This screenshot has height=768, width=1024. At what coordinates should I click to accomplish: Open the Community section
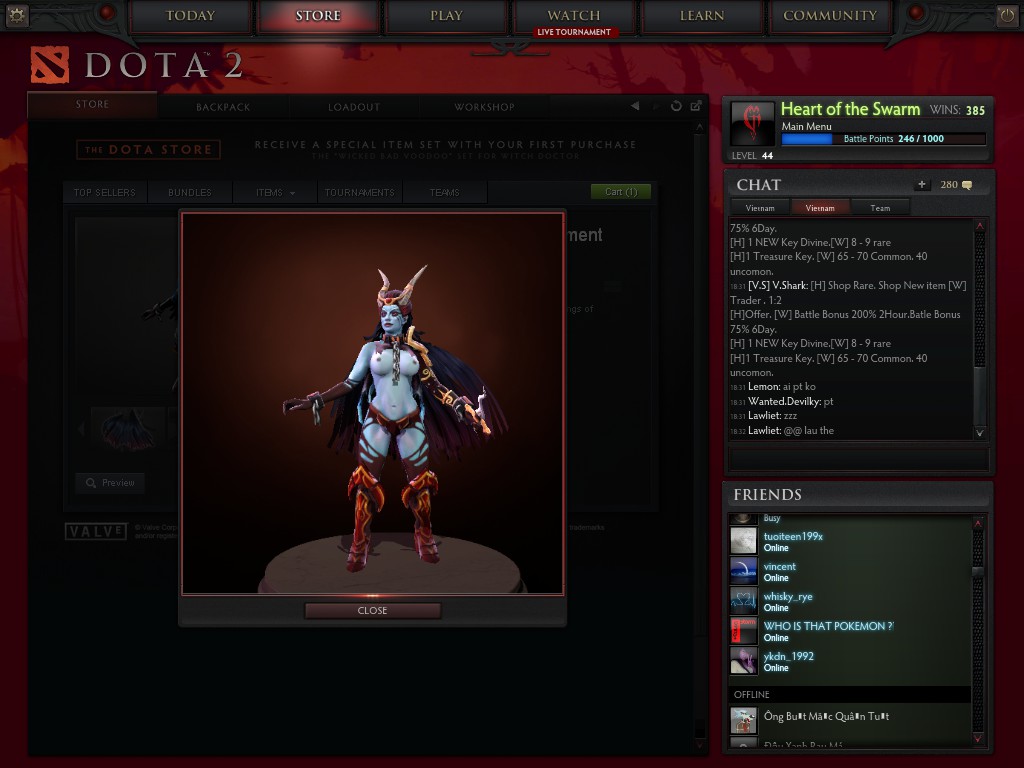pyautogui.click(x=830, y=16)
